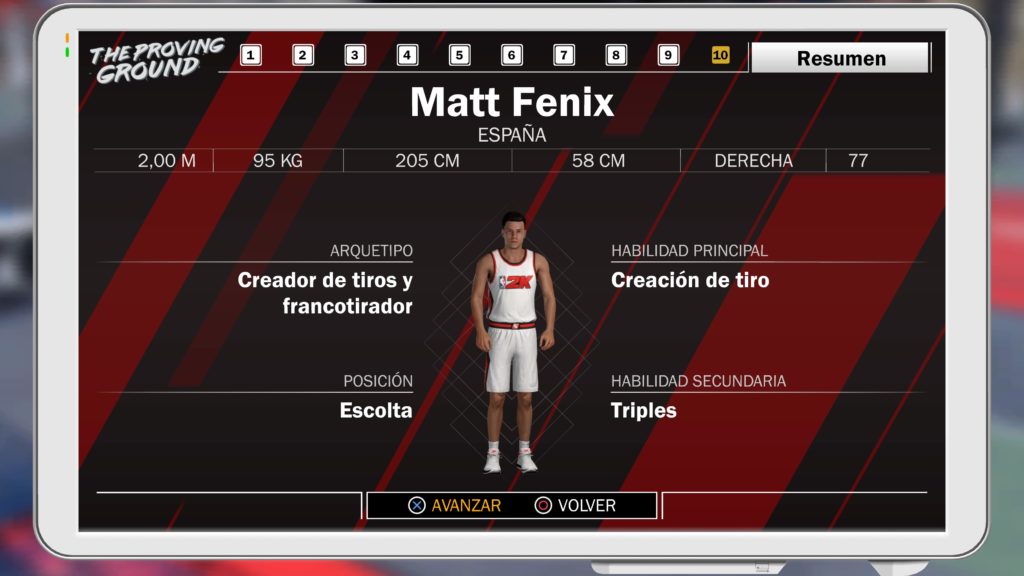1024x576 pixels.
Task: Open step 6 of player creation
Action: point(511,56)
